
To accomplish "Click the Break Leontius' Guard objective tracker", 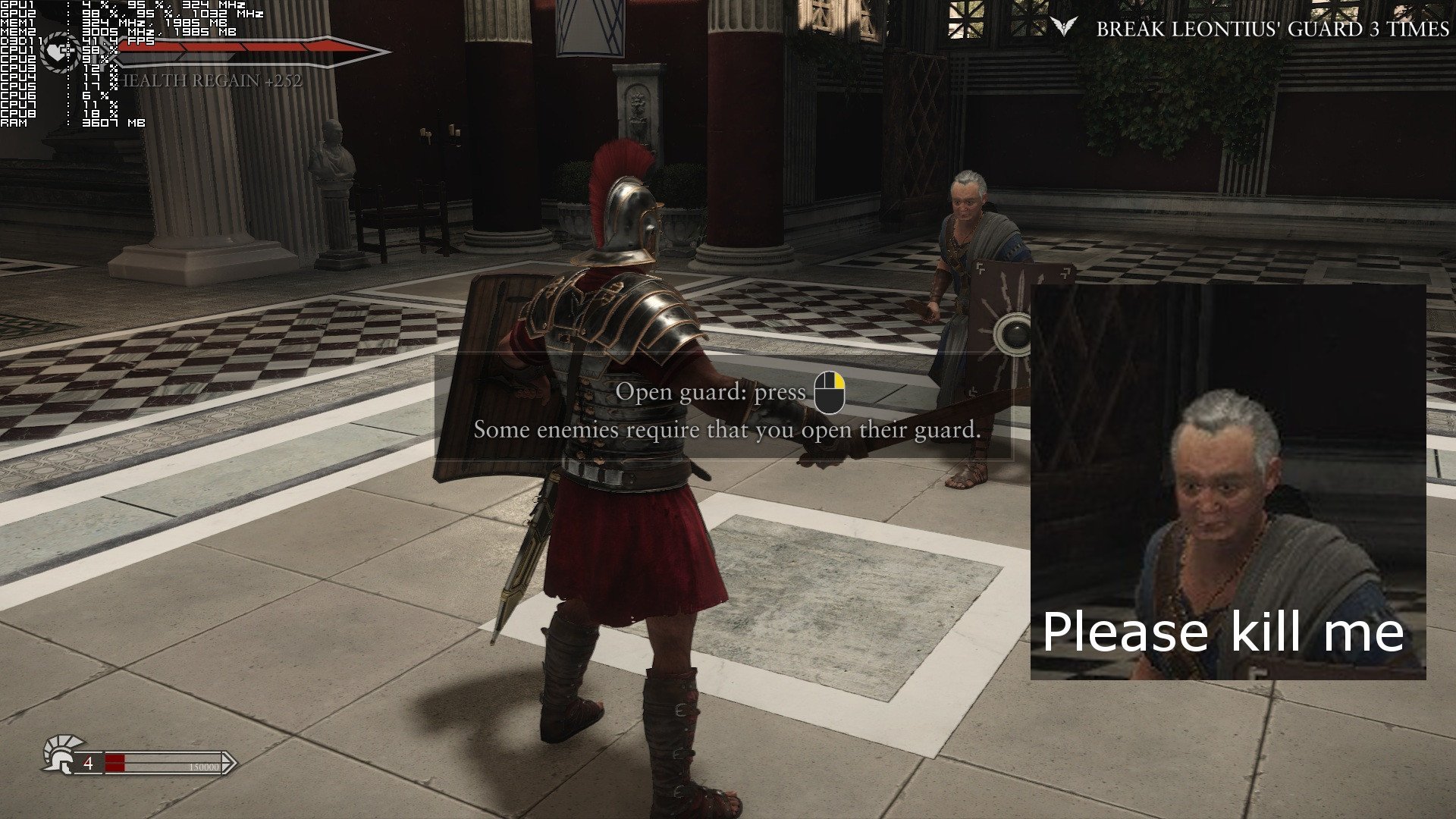I will pos(1272,30).
